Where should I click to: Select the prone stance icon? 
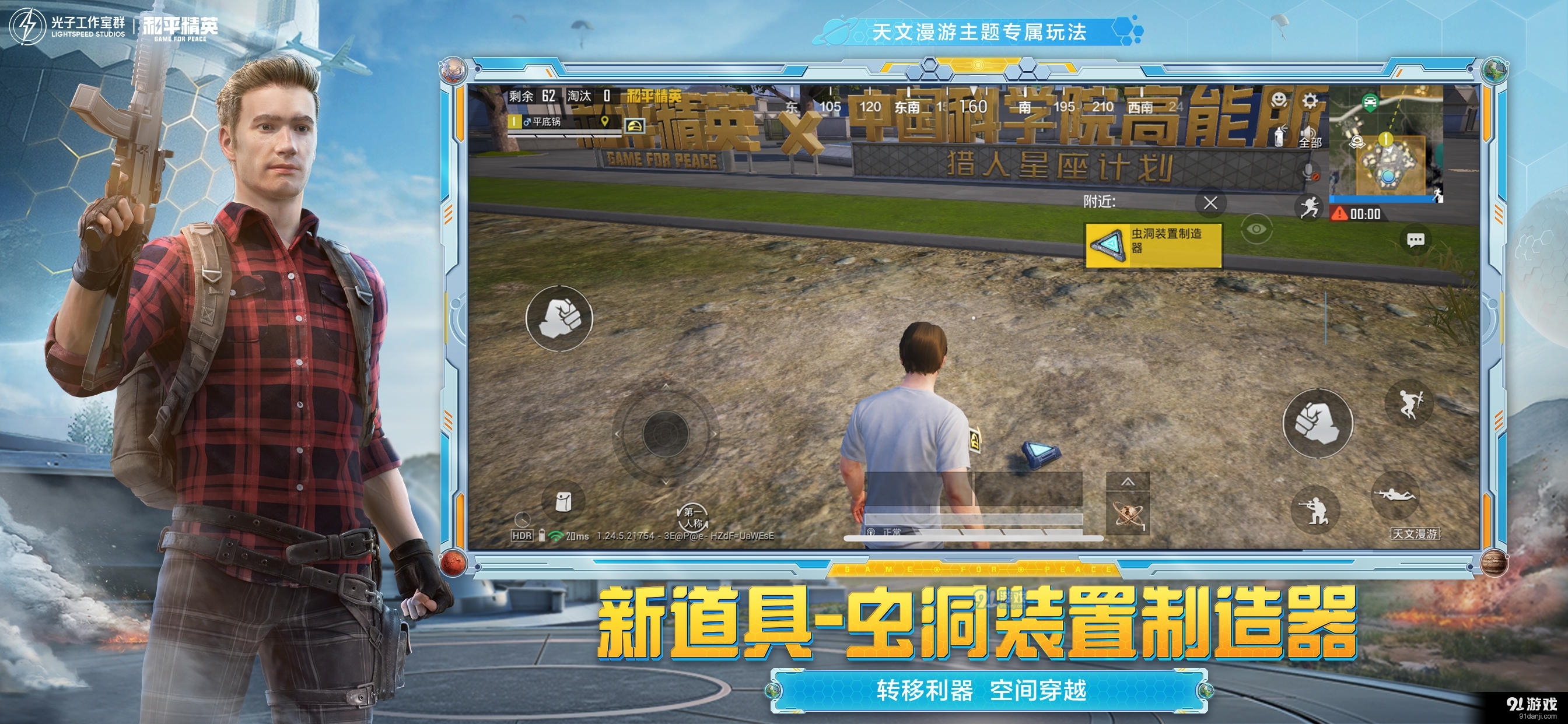(x=1396, y=495)
